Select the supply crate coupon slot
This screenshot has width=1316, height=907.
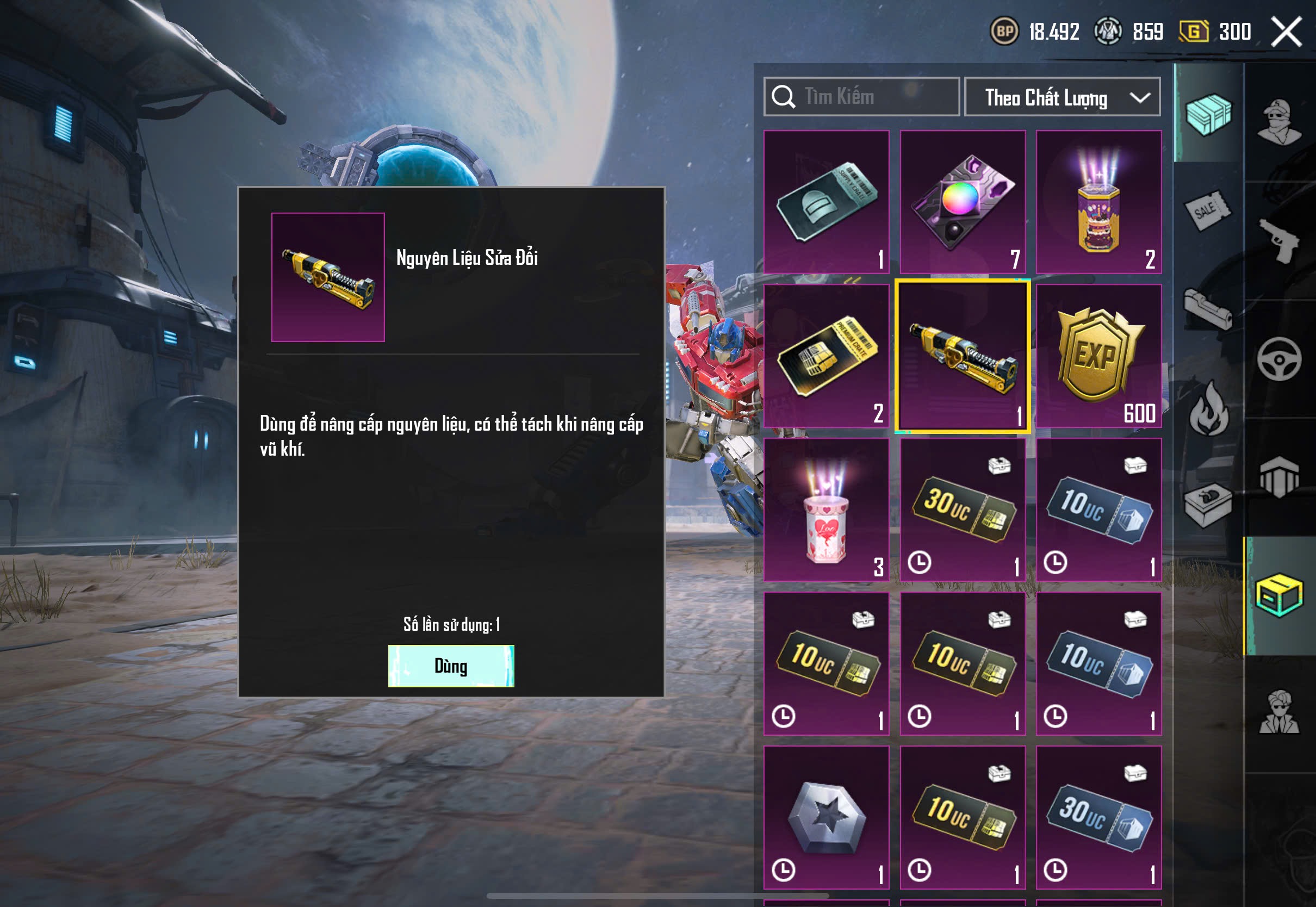pyautogui.click(x=826, y=202)
